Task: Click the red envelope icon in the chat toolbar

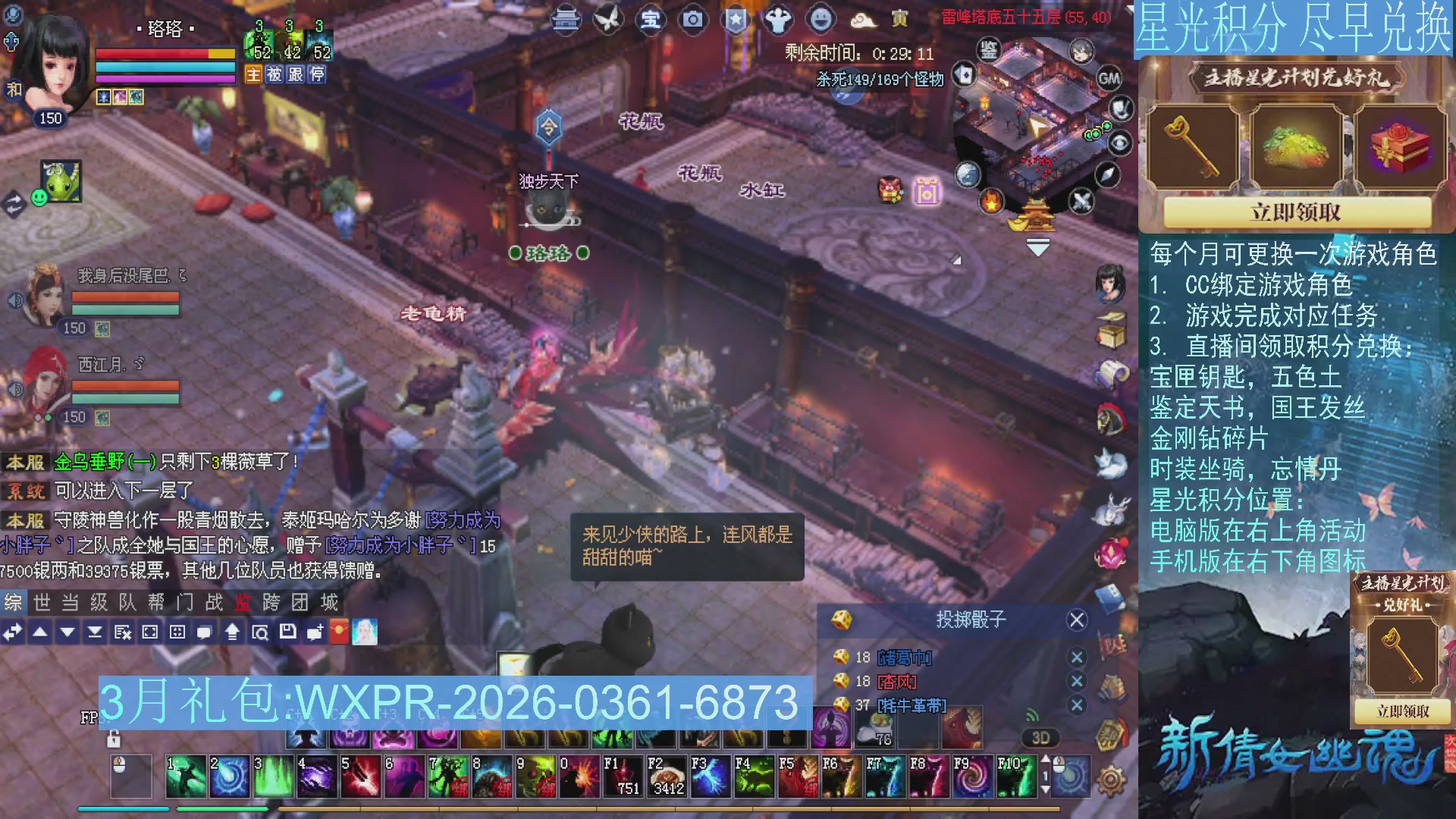Action: click(339, 632)
